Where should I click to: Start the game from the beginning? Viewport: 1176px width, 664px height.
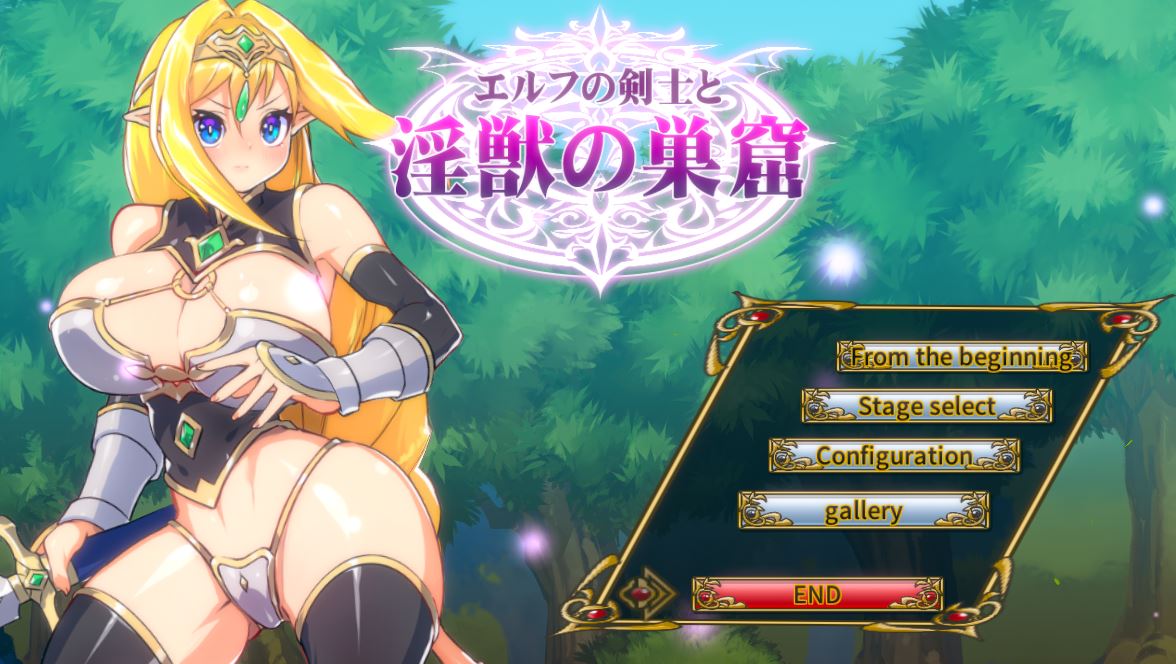point(961,356)
